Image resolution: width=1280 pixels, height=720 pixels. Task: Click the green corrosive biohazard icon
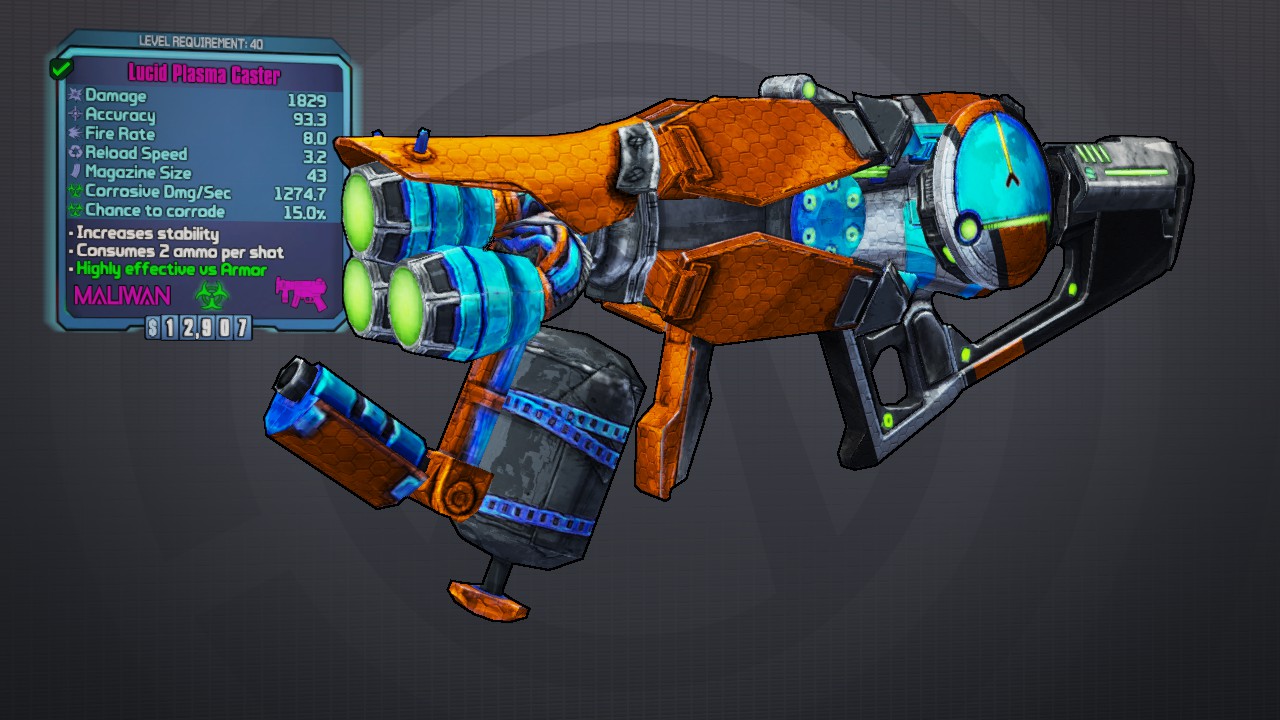tap(212, 294)
